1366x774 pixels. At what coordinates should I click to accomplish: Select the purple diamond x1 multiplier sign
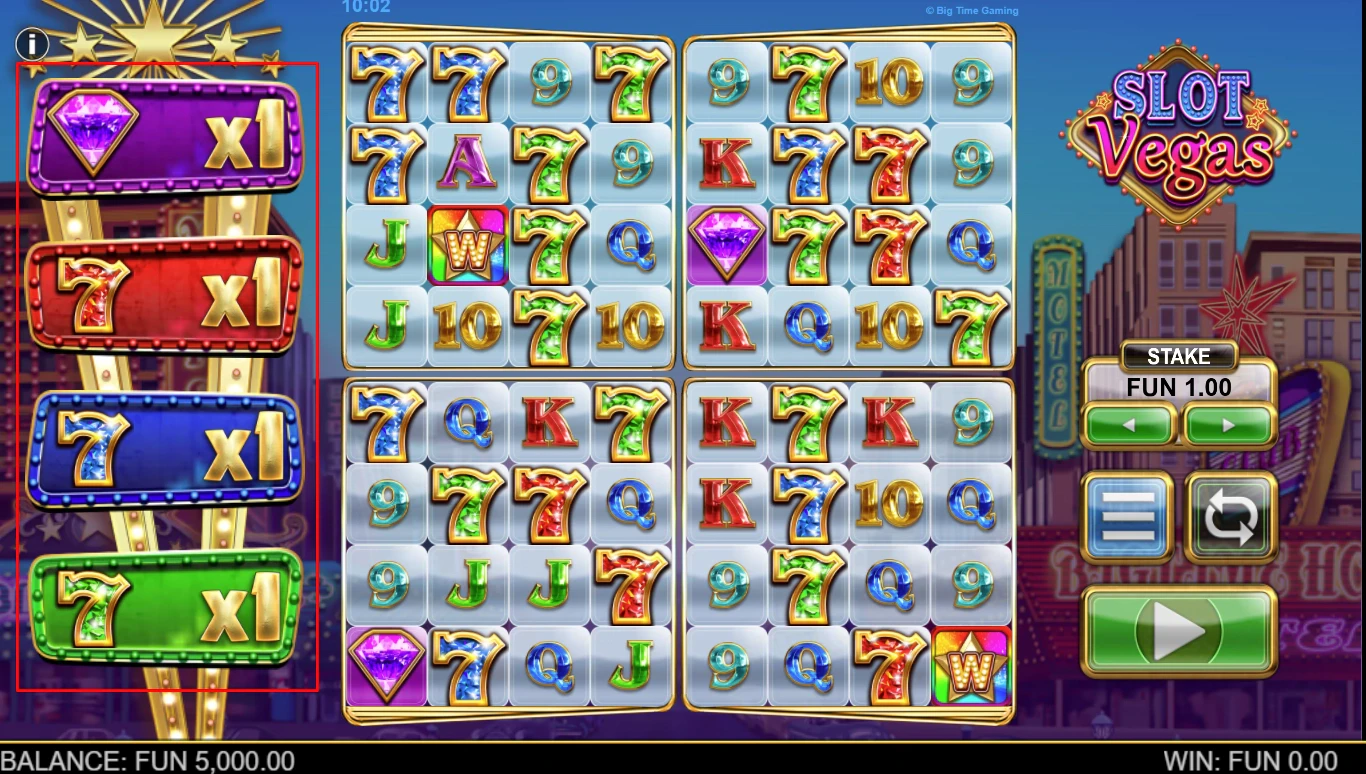coord(165,135)
